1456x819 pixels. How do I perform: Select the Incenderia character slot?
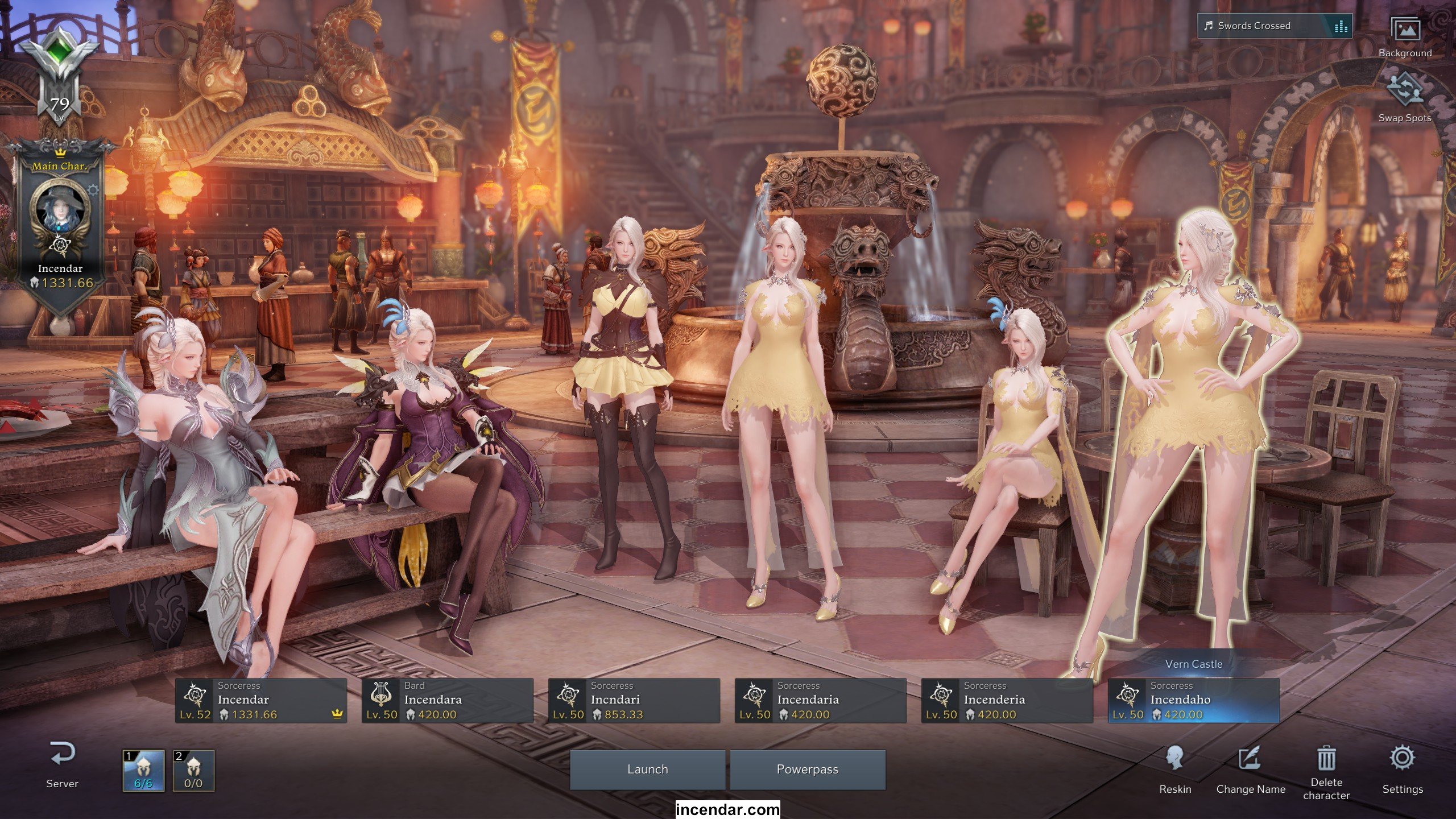click(1007, 701)
